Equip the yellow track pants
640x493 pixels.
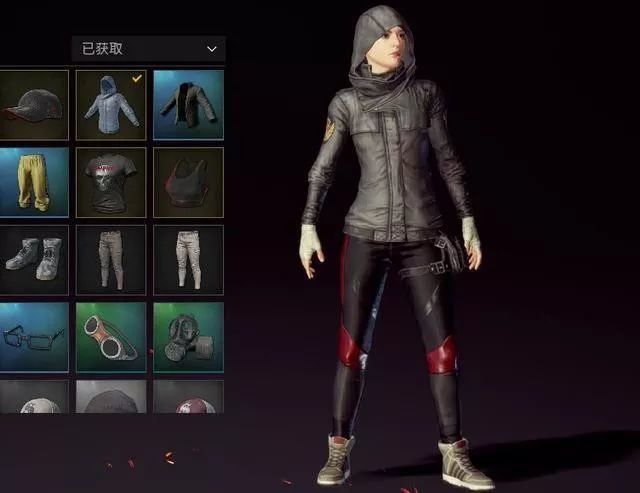pyautogui.click(x=33, y=182)
